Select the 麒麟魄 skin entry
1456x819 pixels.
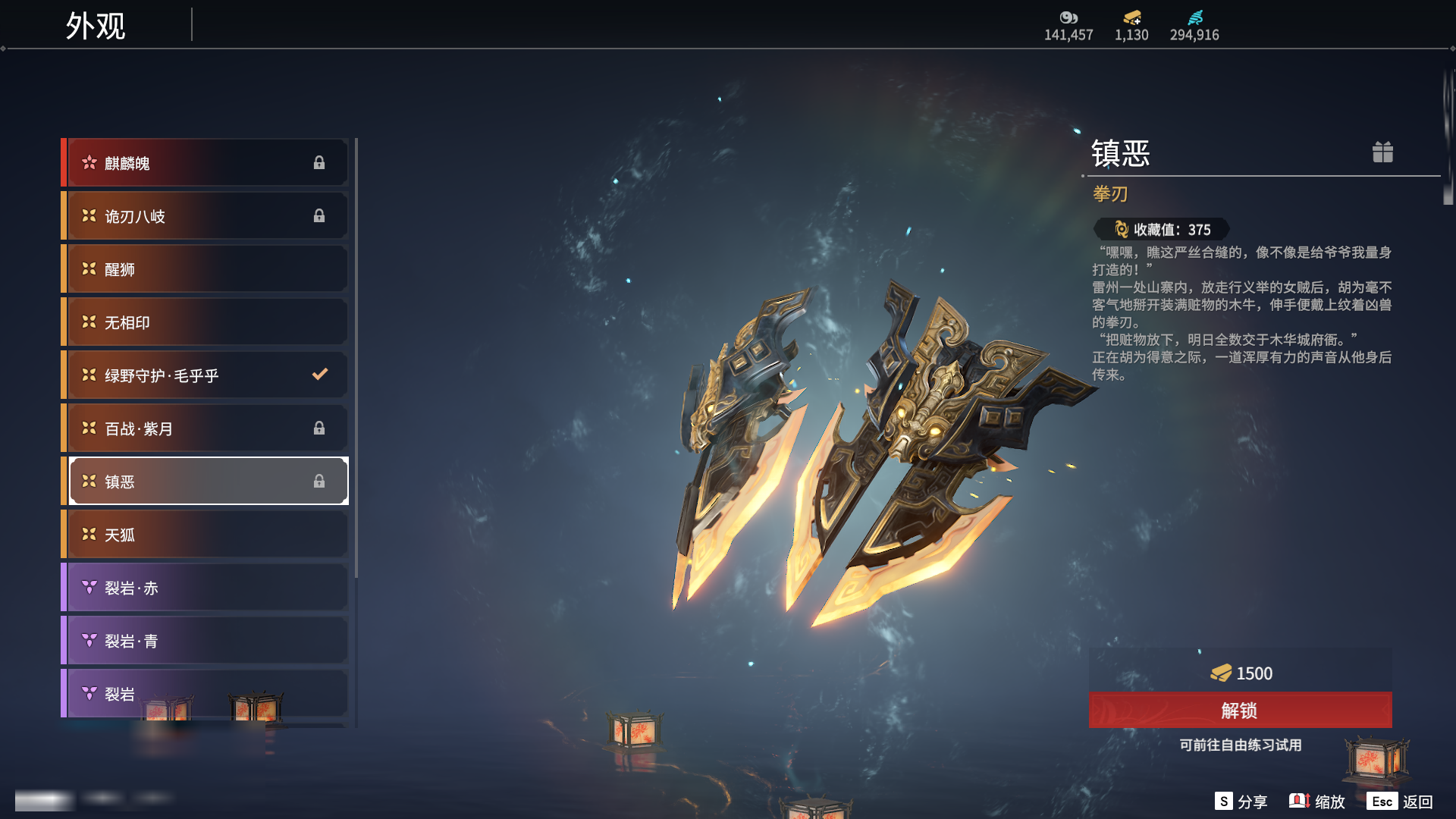point(206,163)
